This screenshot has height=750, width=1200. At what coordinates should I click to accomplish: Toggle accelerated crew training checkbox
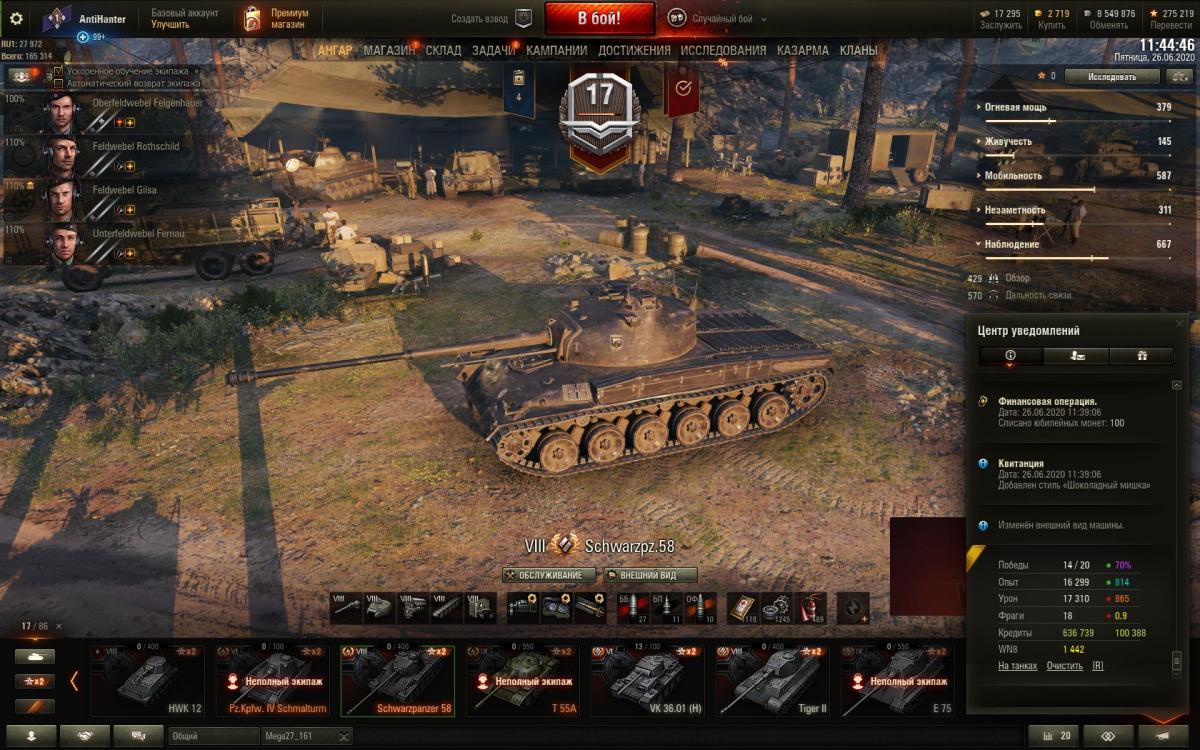59,72
